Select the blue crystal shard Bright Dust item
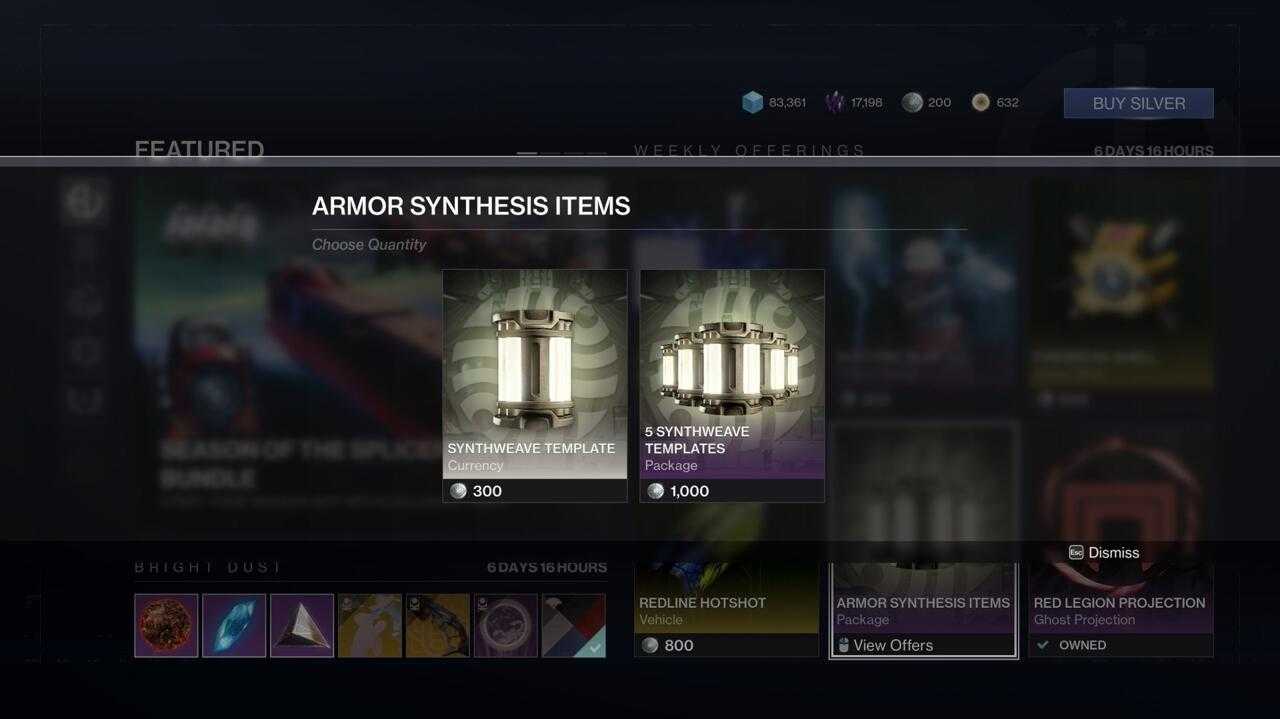 [x=234, y=626]
